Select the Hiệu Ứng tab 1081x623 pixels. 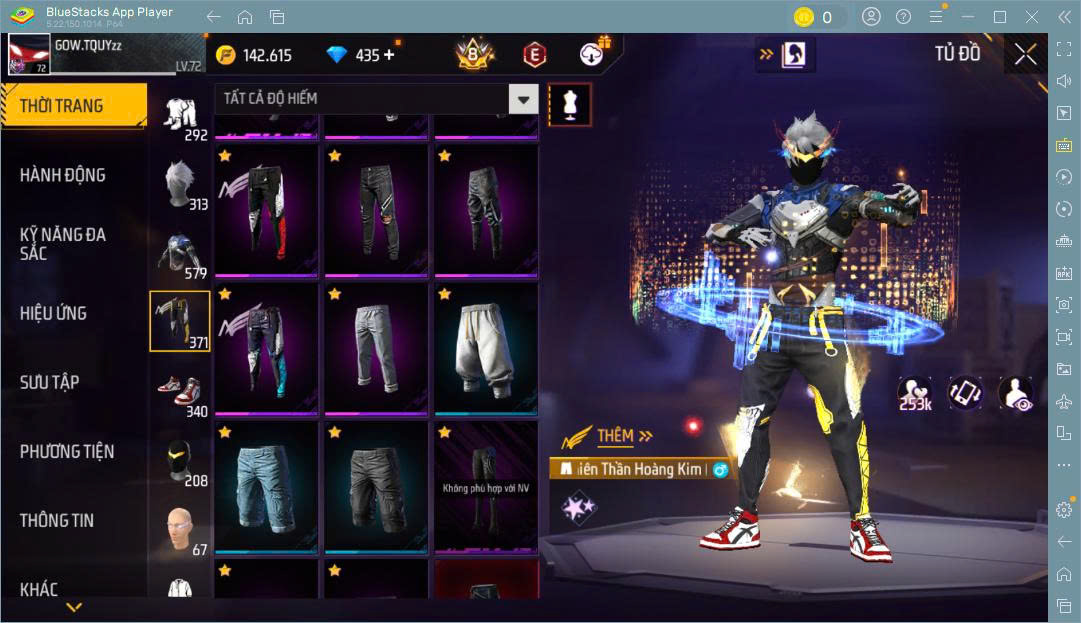[53, 313]
